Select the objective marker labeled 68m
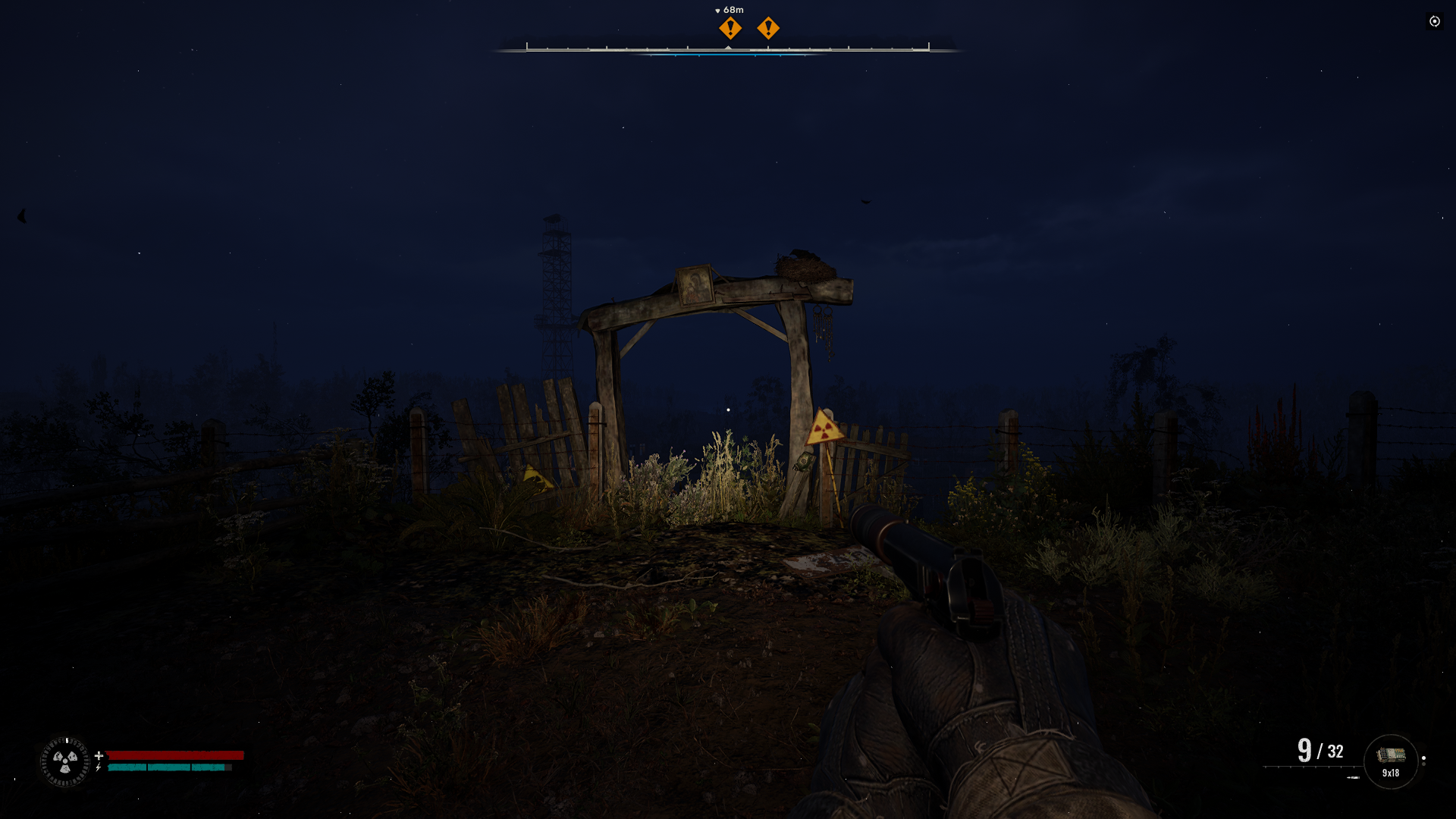 (x=730, y=29)
